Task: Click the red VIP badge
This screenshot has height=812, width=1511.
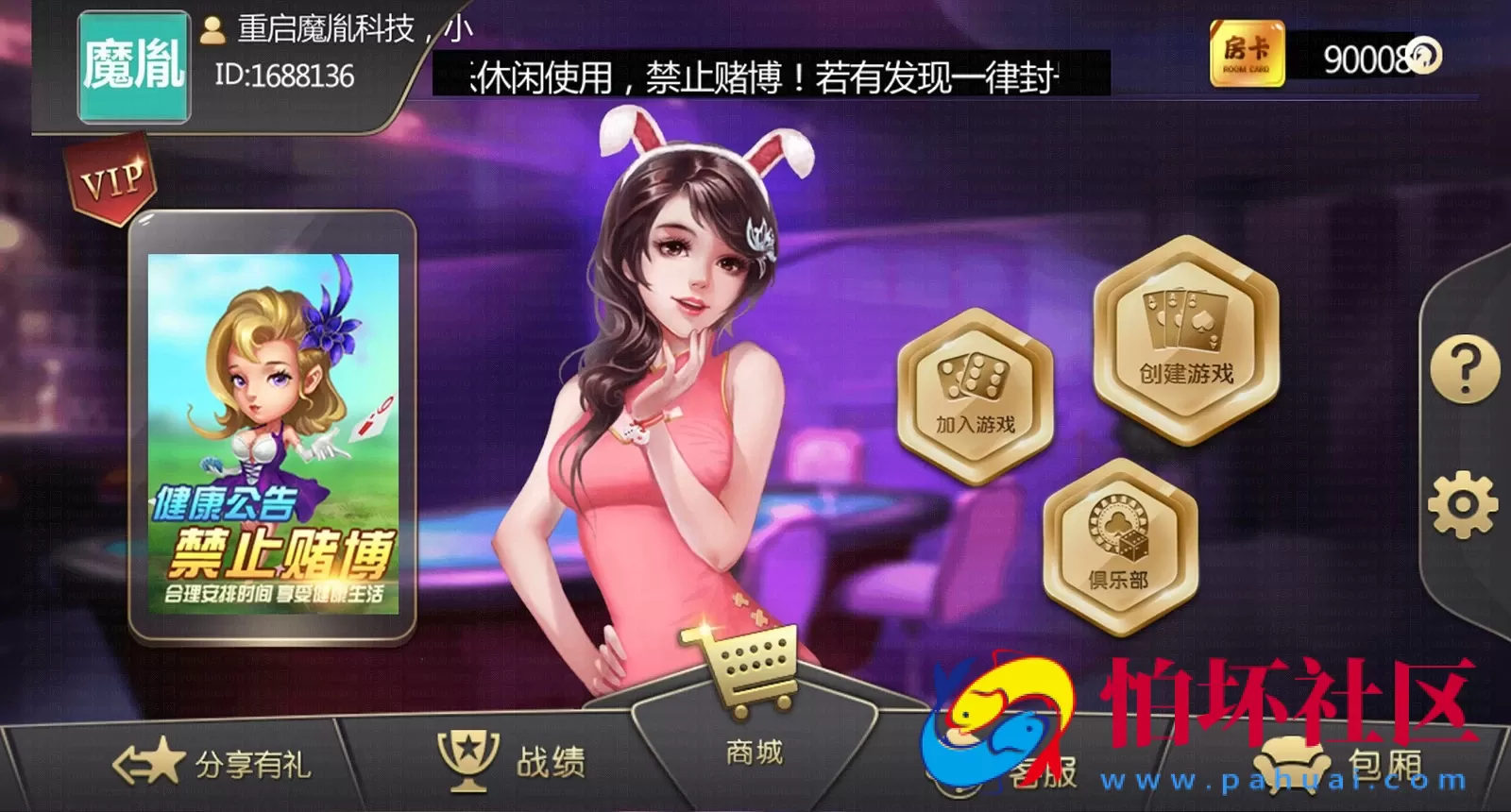Action: [x=110, y=178]
